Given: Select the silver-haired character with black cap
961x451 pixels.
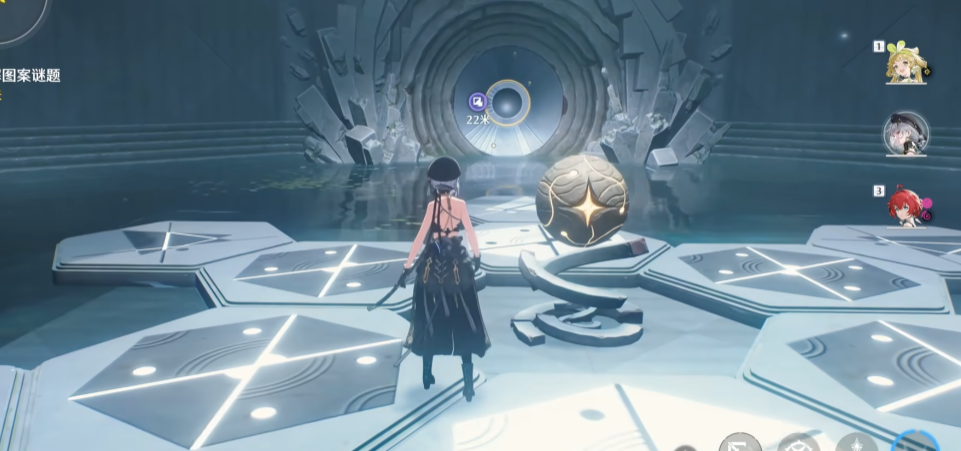Looking at the screenshot, I should tap(905, 135).
